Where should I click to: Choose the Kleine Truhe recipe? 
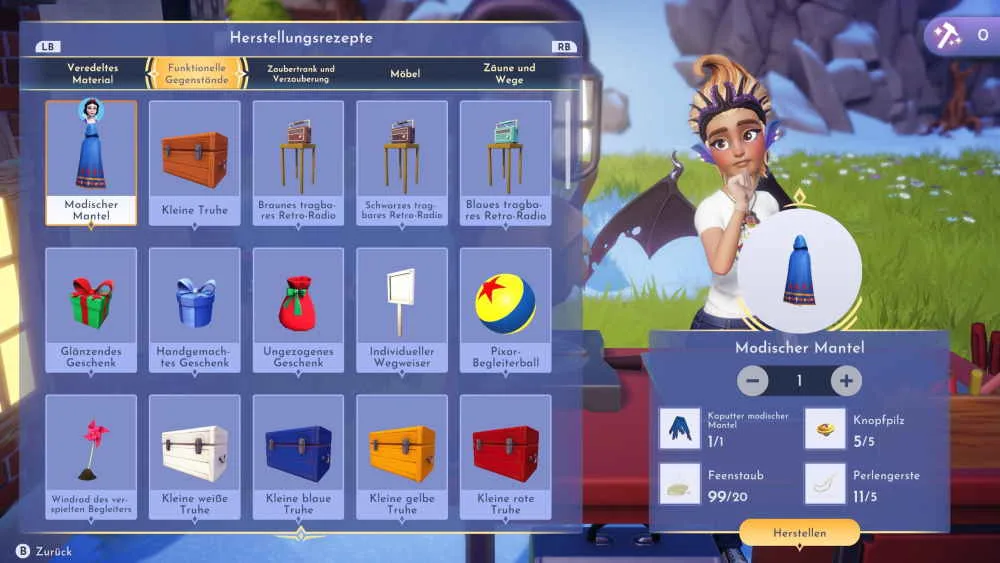pos(195,162)
